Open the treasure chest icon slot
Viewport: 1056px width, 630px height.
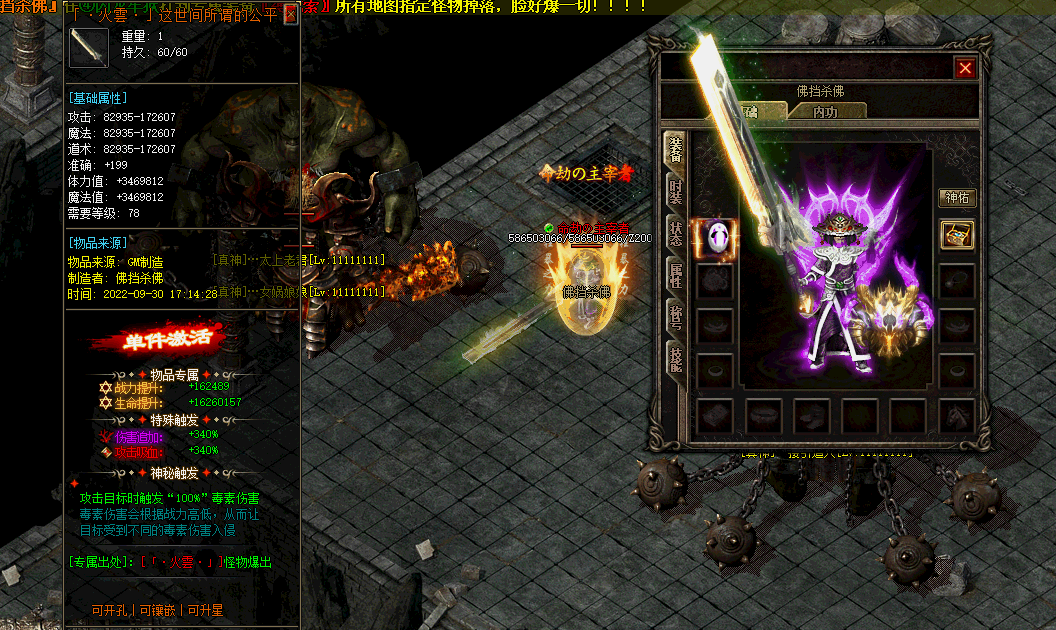click(x=957, y=236)
